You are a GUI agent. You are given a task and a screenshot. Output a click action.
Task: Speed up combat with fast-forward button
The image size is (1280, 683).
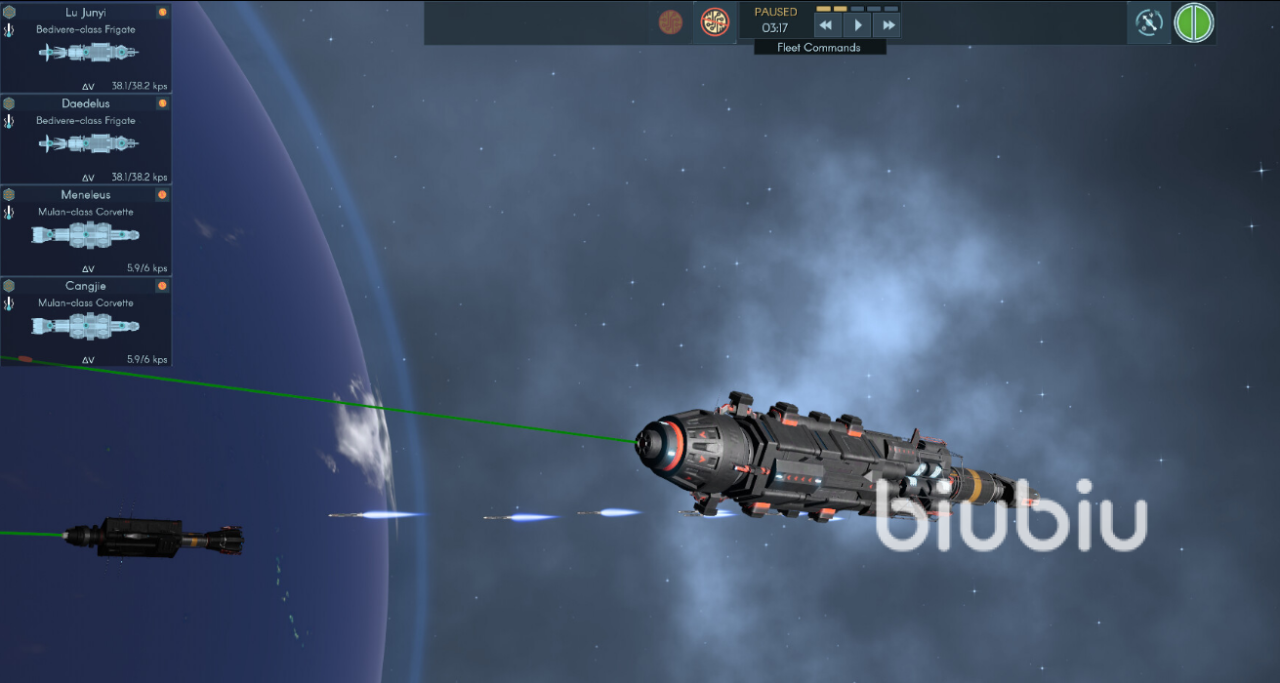(887, 25)
